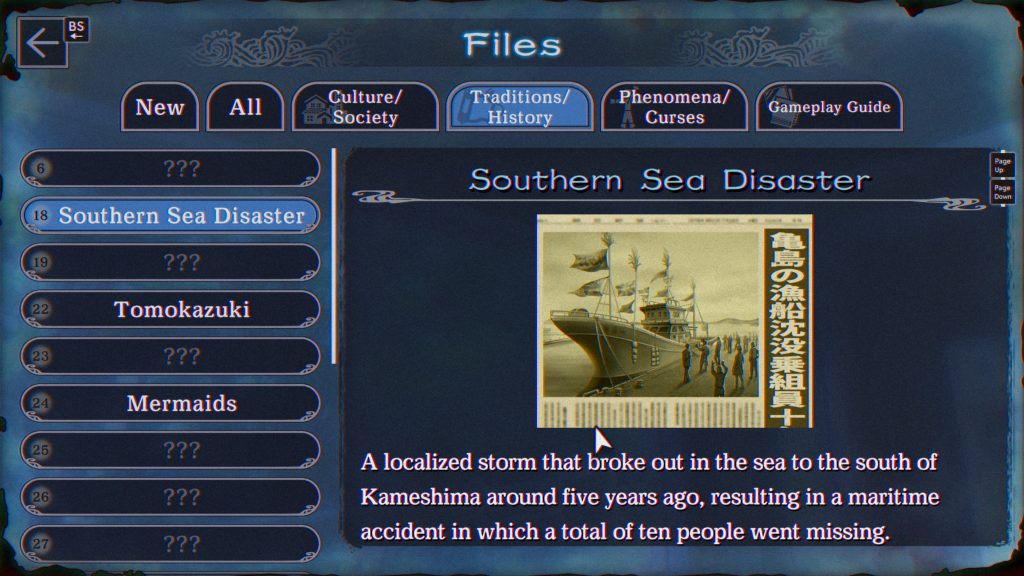Open the Tomokazuki file entry
The width and height of the screenshot is (1024, 576).
click(170, 310)
